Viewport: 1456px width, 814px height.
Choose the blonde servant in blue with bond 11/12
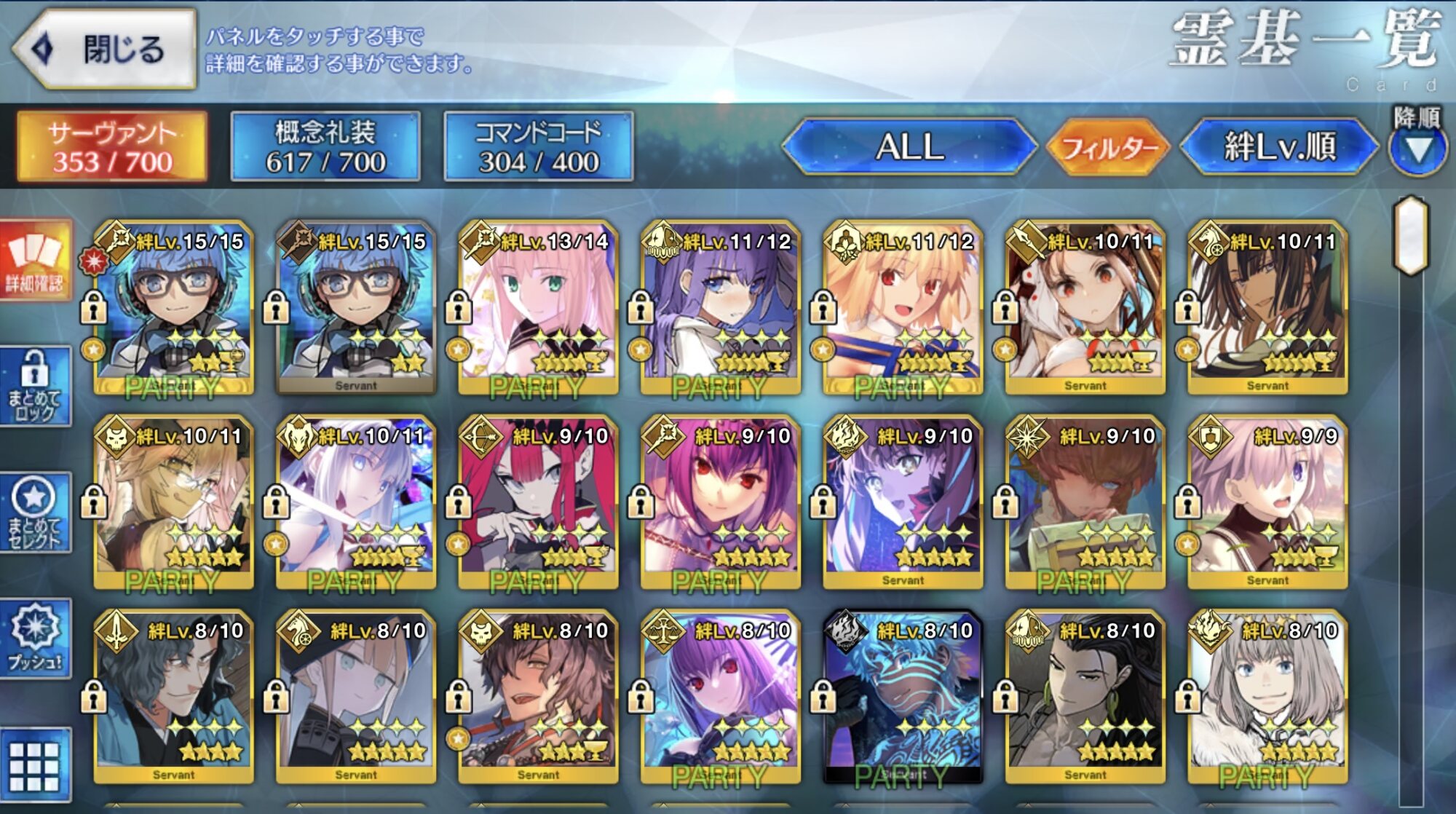point(903,307)
